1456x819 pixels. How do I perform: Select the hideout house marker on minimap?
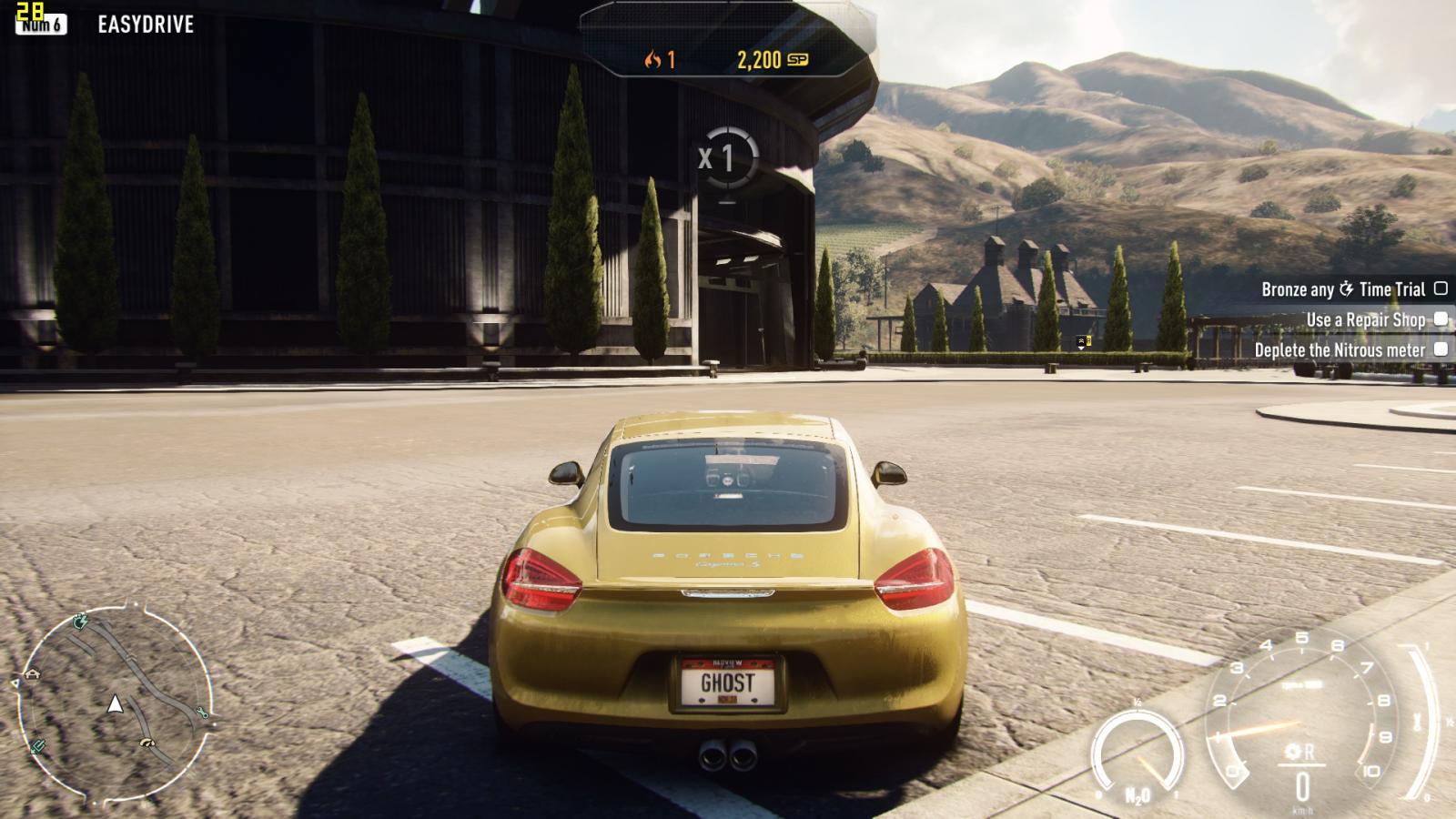pyautogui.click(x=33, y=674)
